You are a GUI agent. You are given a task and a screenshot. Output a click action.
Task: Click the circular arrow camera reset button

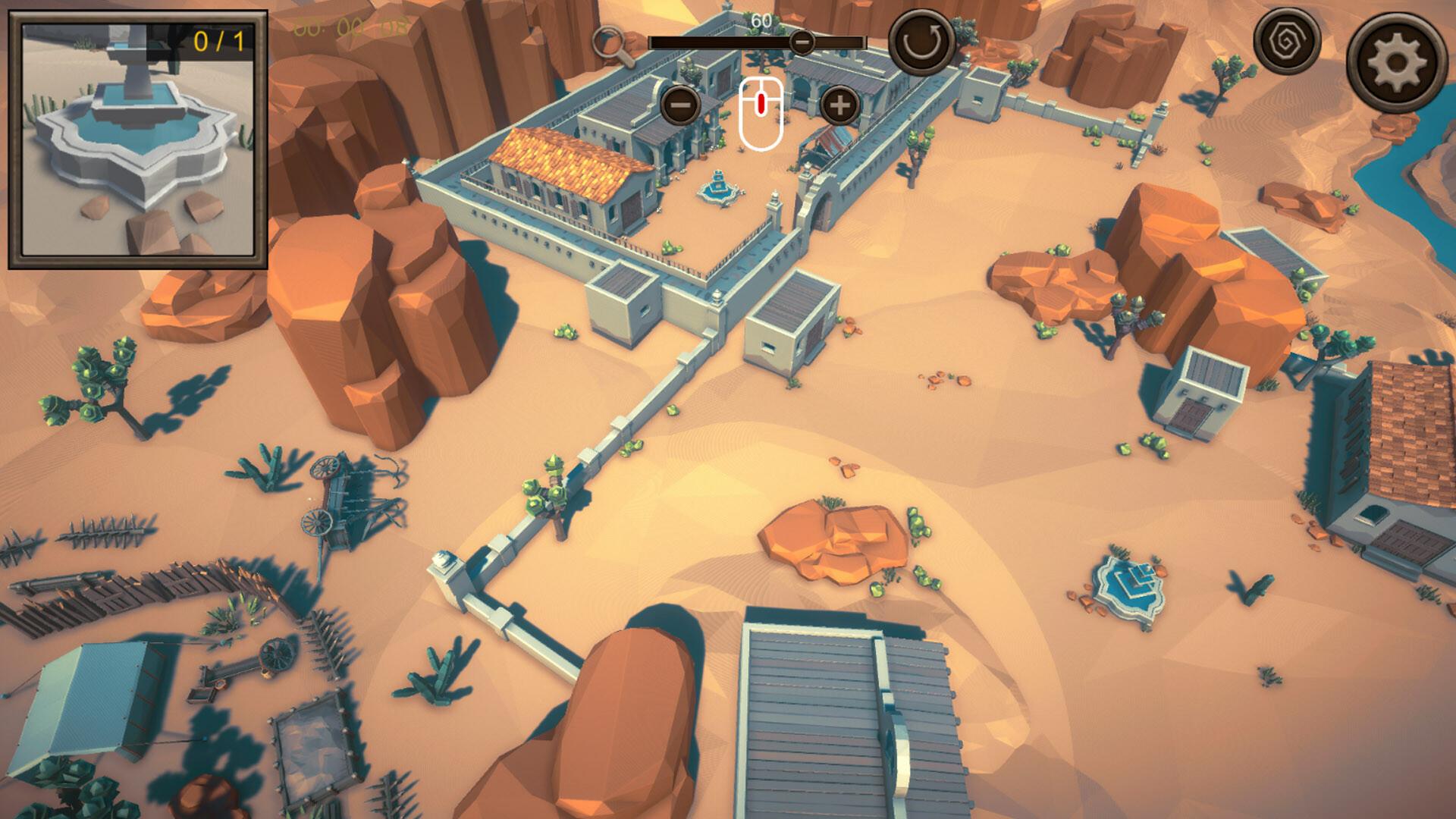coord(919,42)
